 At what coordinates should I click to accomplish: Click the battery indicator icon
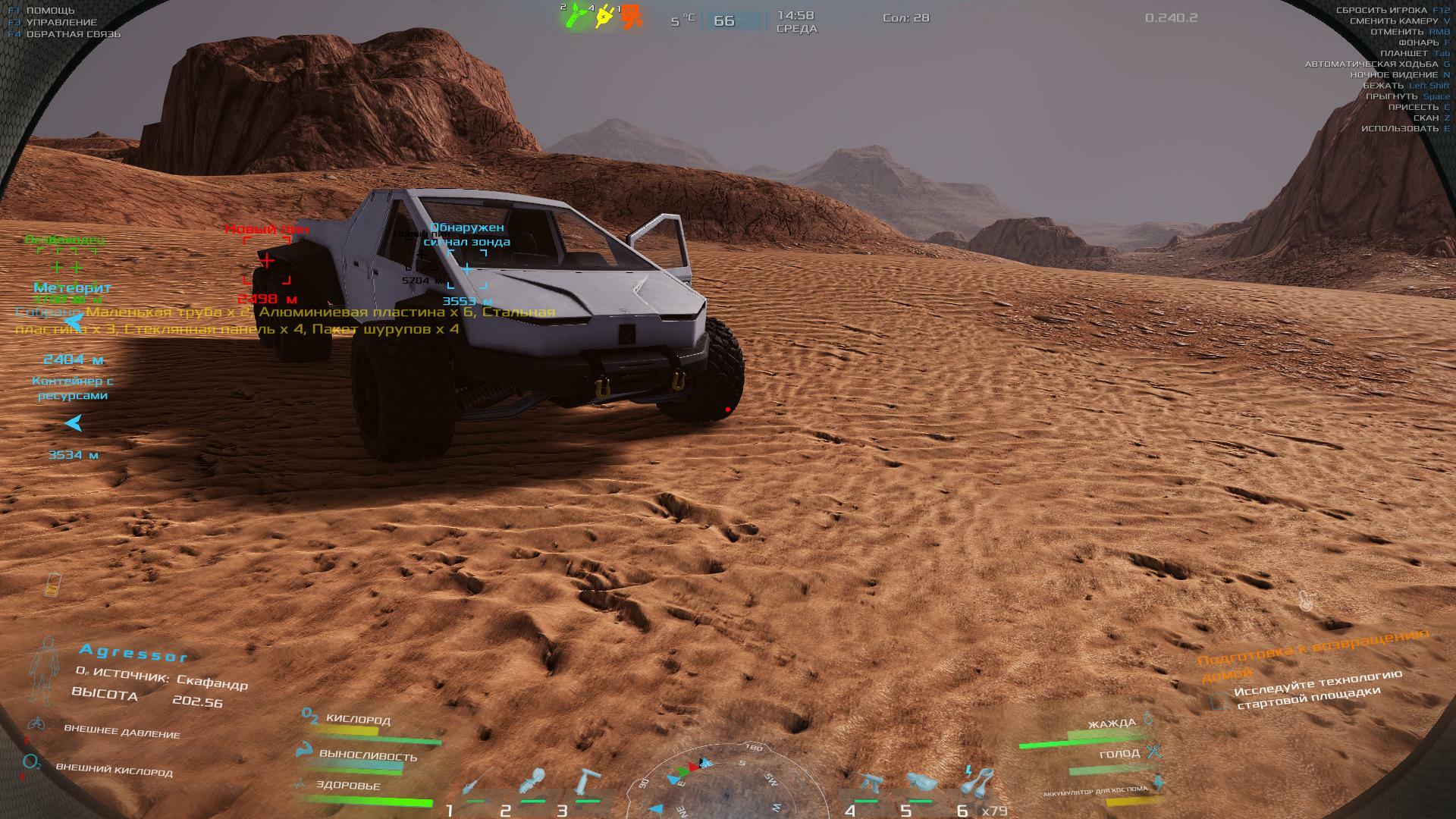tap(53, 585)
